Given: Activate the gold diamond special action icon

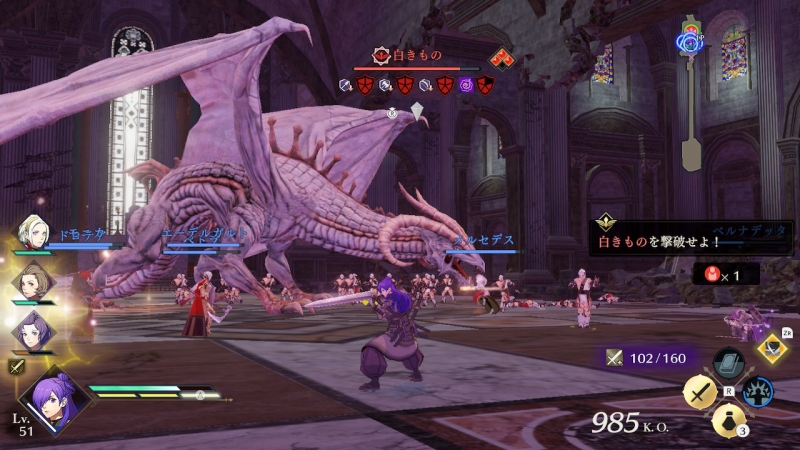Looking at the screenshot, I should click(x=772, y=348).
